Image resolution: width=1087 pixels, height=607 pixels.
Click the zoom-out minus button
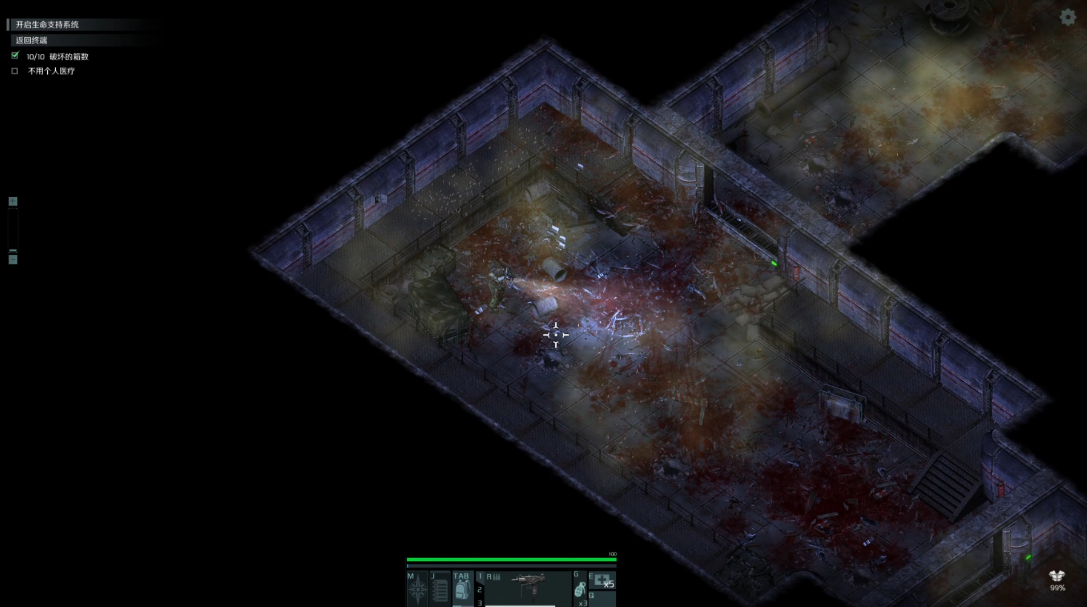click(x=13, y=258)
